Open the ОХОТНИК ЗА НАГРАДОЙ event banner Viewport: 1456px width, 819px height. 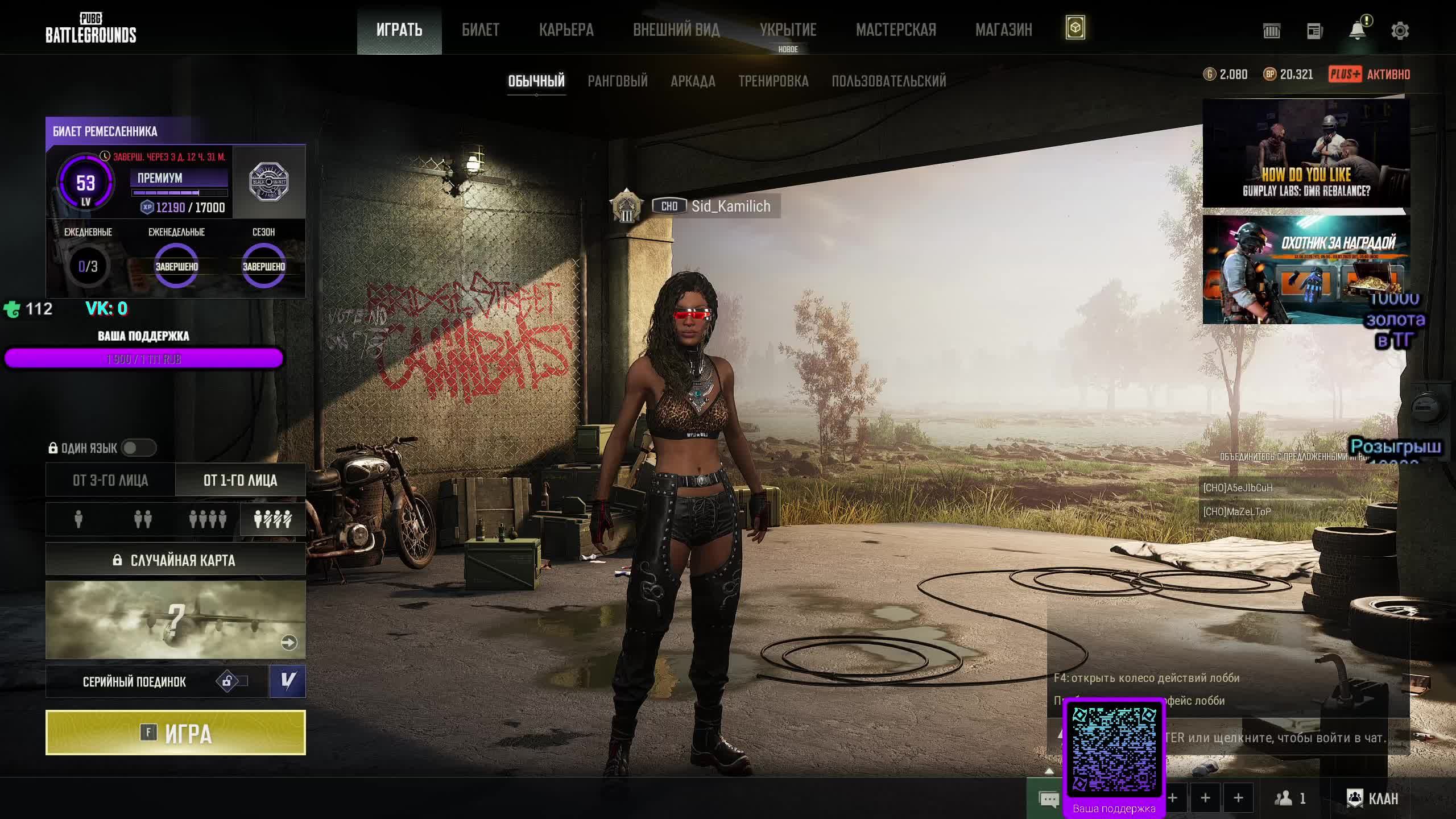(x=1306, y=270)
